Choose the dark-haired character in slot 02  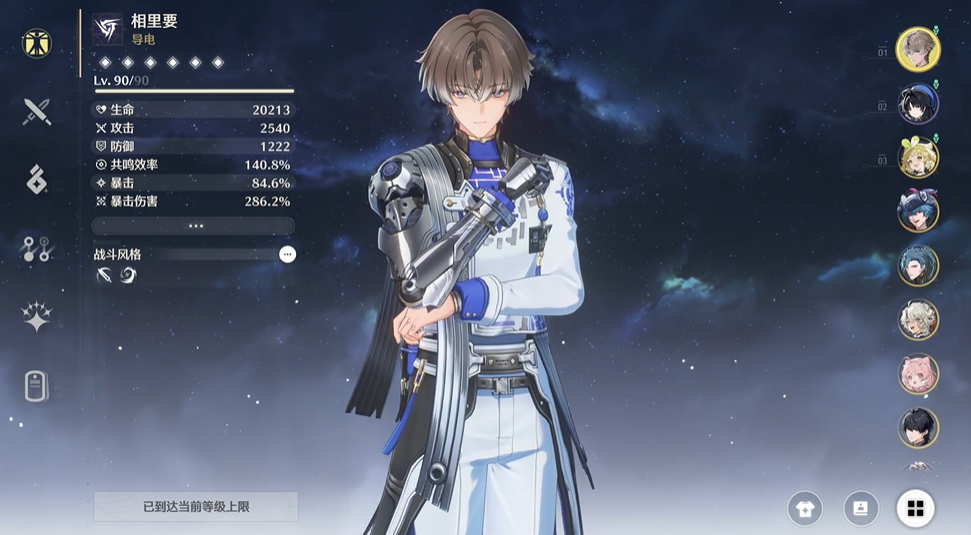pos(917,103)
